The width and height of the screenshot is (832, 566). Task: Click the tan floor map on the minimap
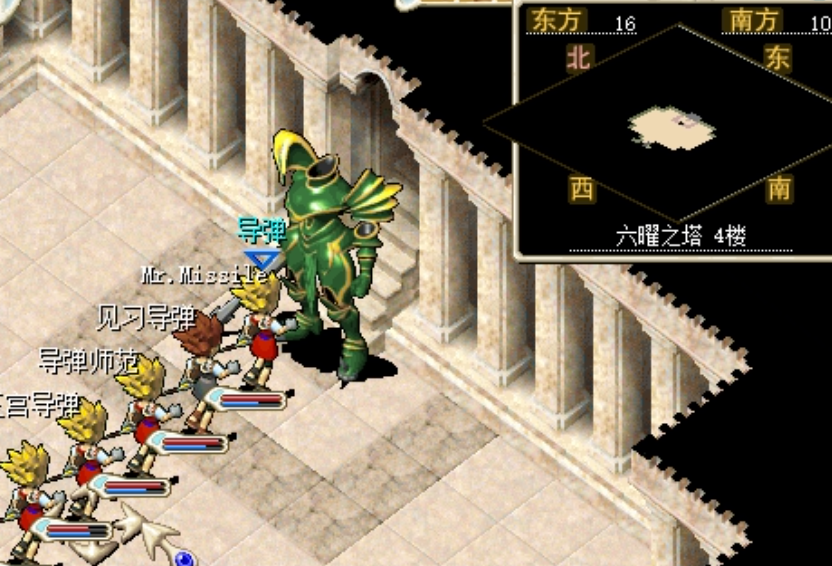click(x=672, y=127)
